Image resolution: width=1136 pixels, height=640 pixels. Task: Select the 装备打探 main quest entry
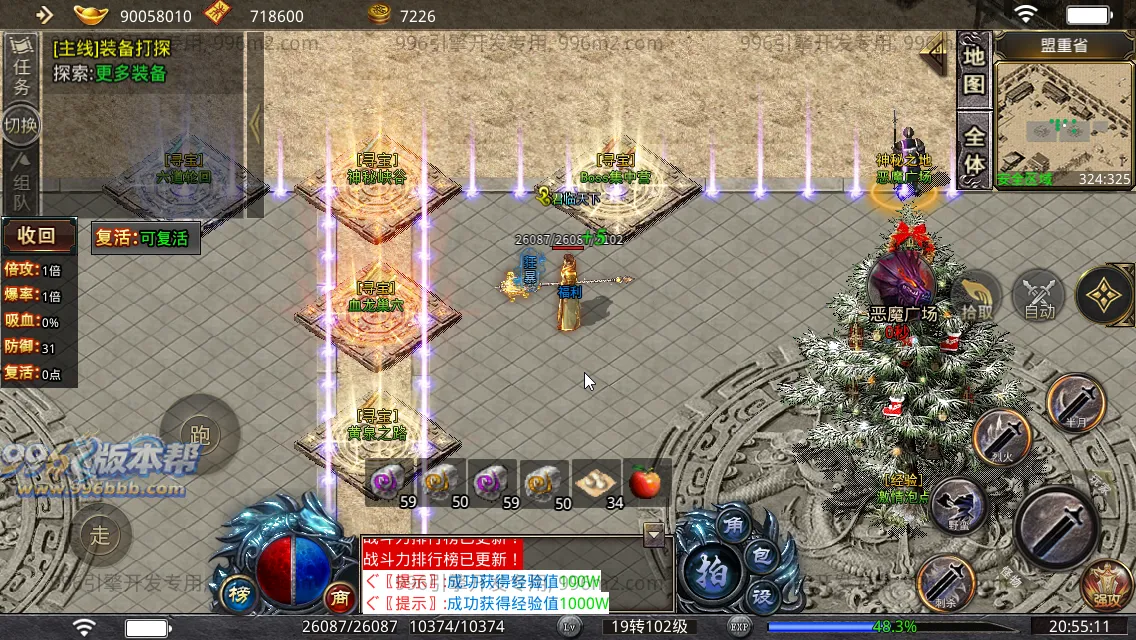click(x=112, y=47)
